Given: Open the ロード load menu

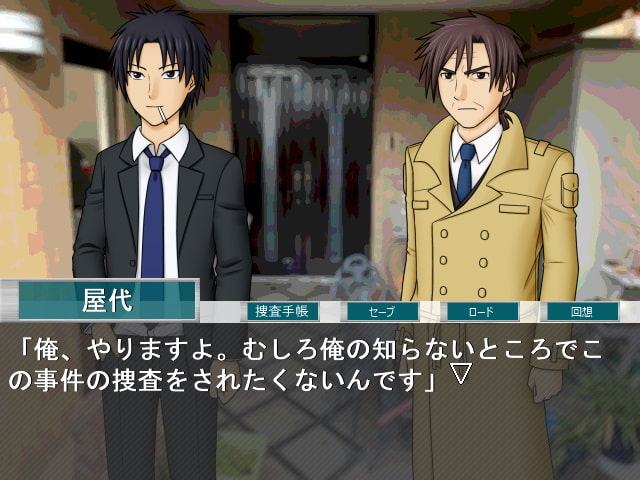Looking at the screenshot, I should click(482, 311).
